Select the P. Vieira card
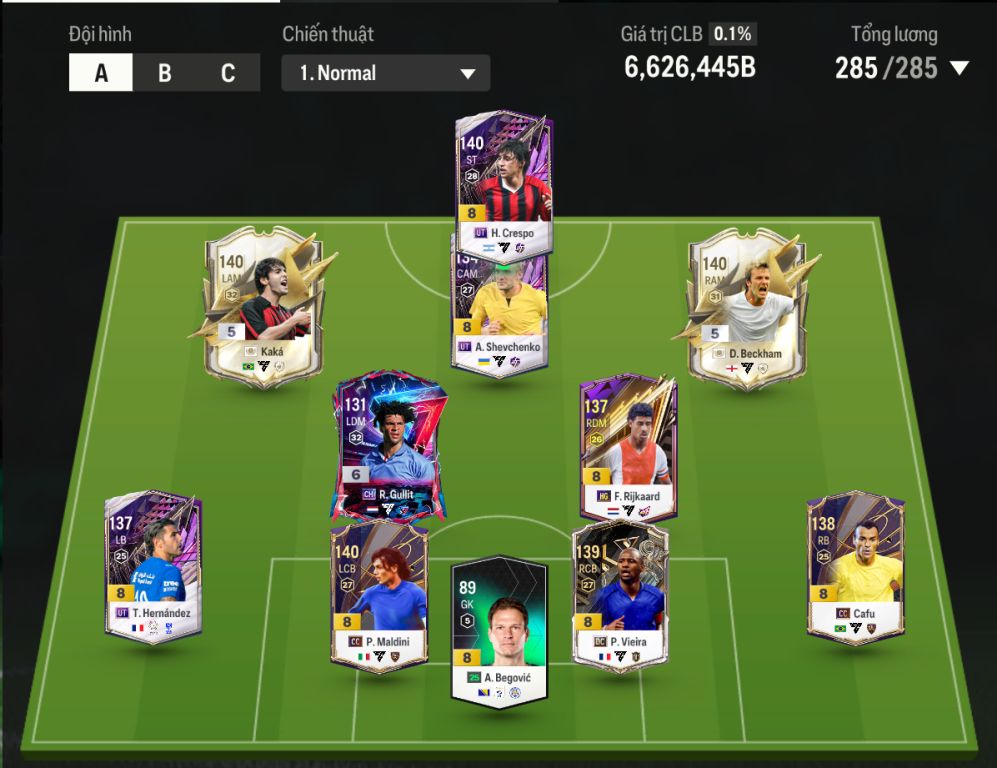The height and width of the screenshot is (768, 997). [x=620, y=595]
